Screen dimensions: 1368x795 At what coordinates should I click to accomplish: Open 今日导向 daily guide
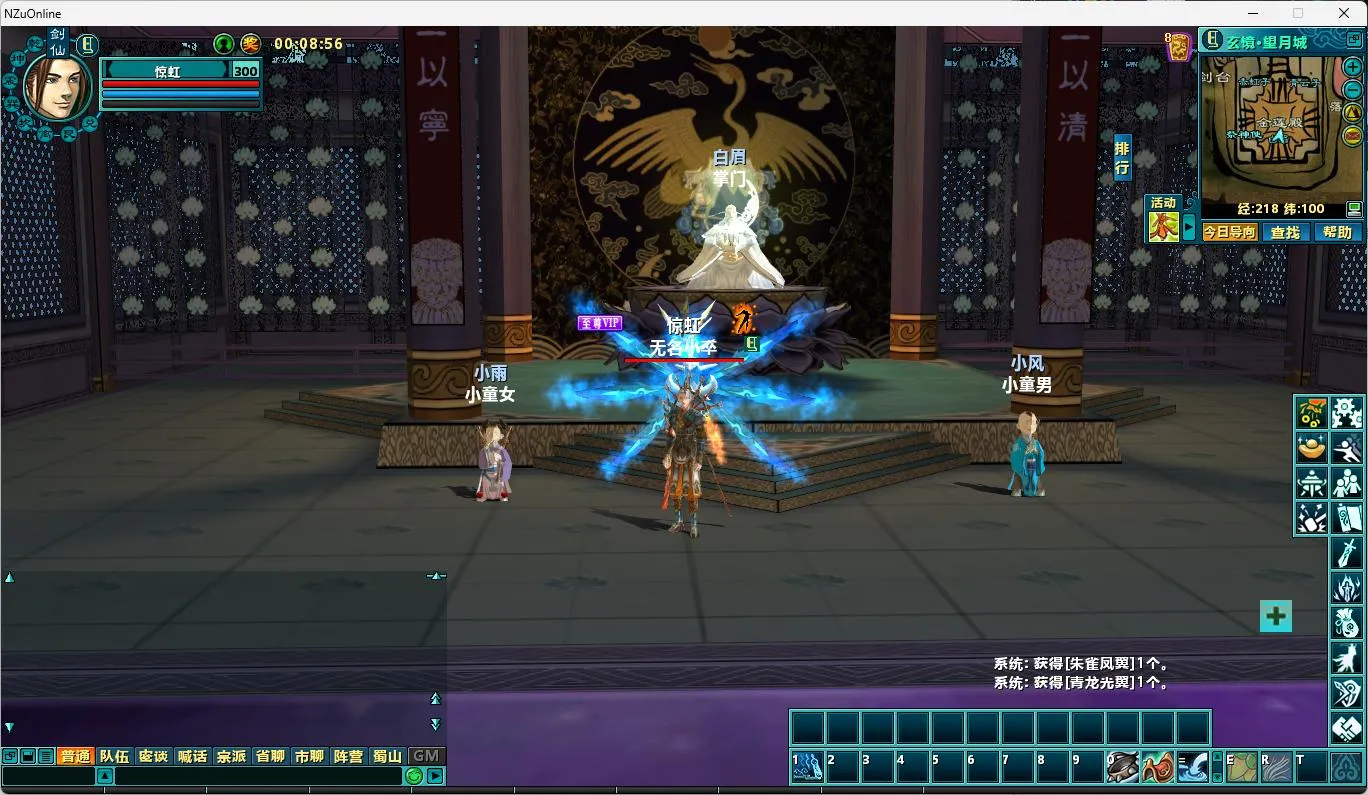click(1229, 232)
